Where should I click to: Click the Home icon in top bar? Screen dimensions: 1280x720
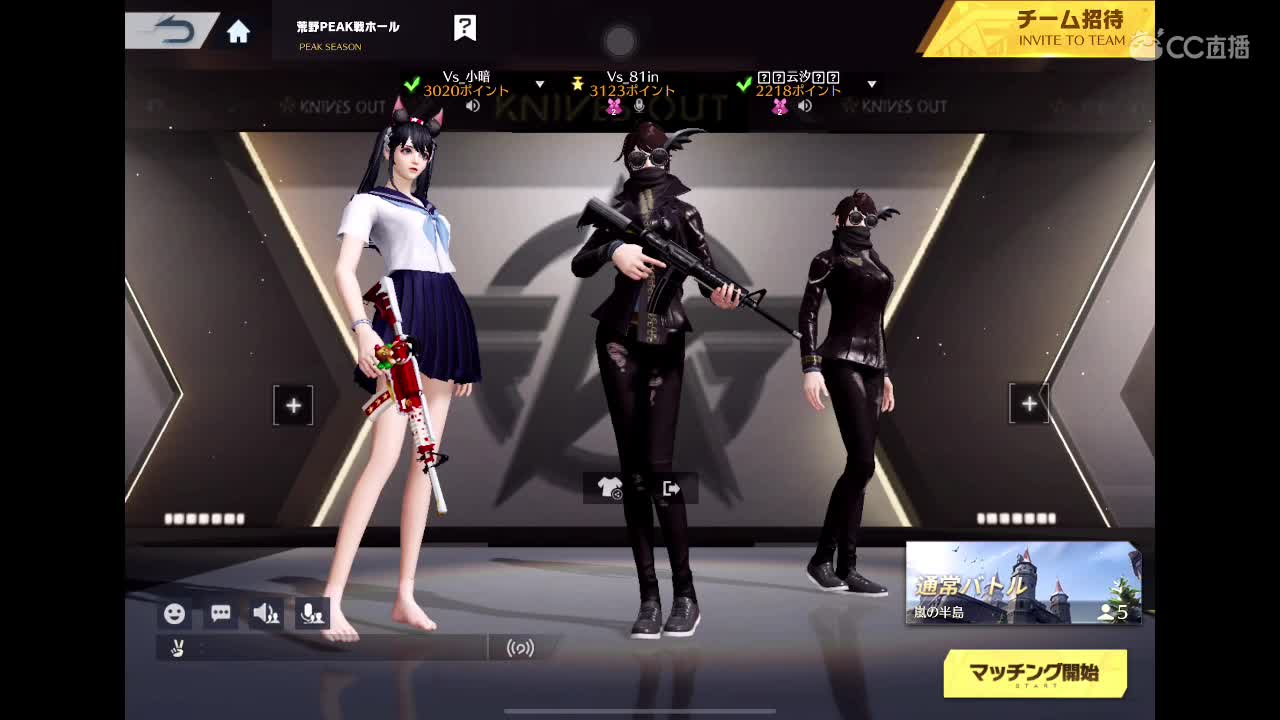[237, 31]
